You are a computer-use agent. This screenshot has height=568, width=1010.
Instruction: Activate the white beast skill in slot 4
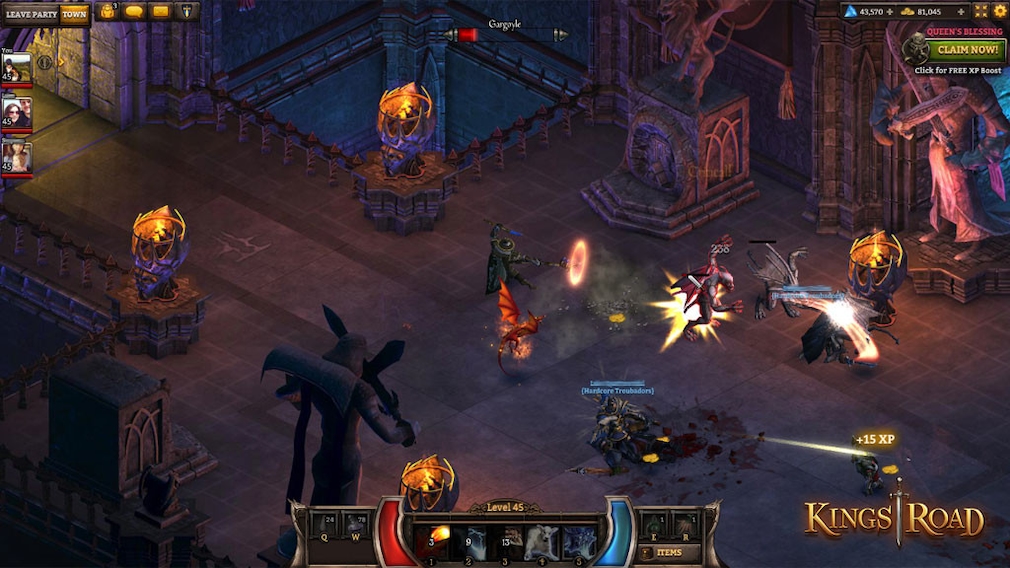pos(542,542)
